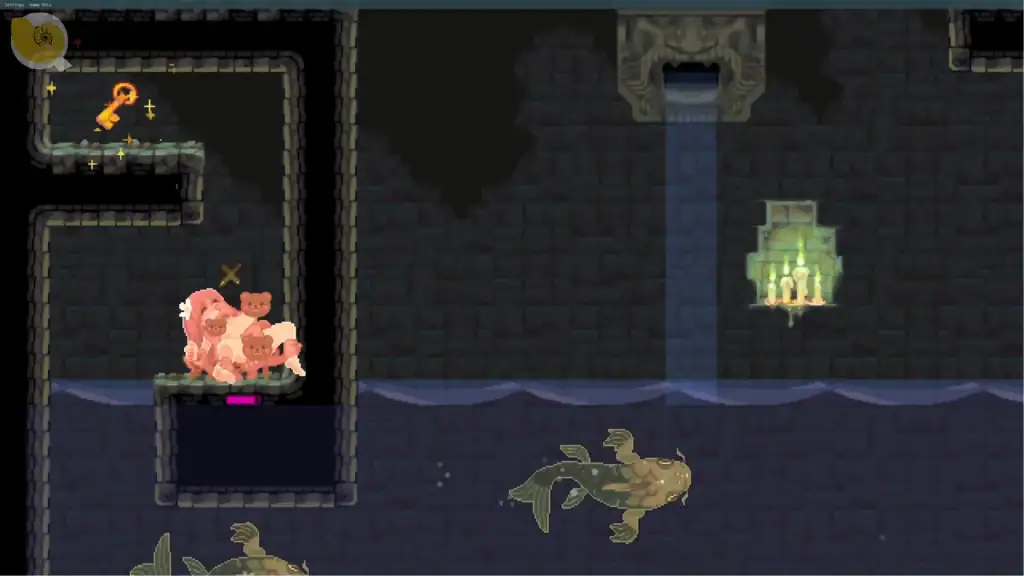Click the yellow spider emblem HUD icon
Image resolution: width=1024 pixels, height=576 pixels.
click(39, 40)
